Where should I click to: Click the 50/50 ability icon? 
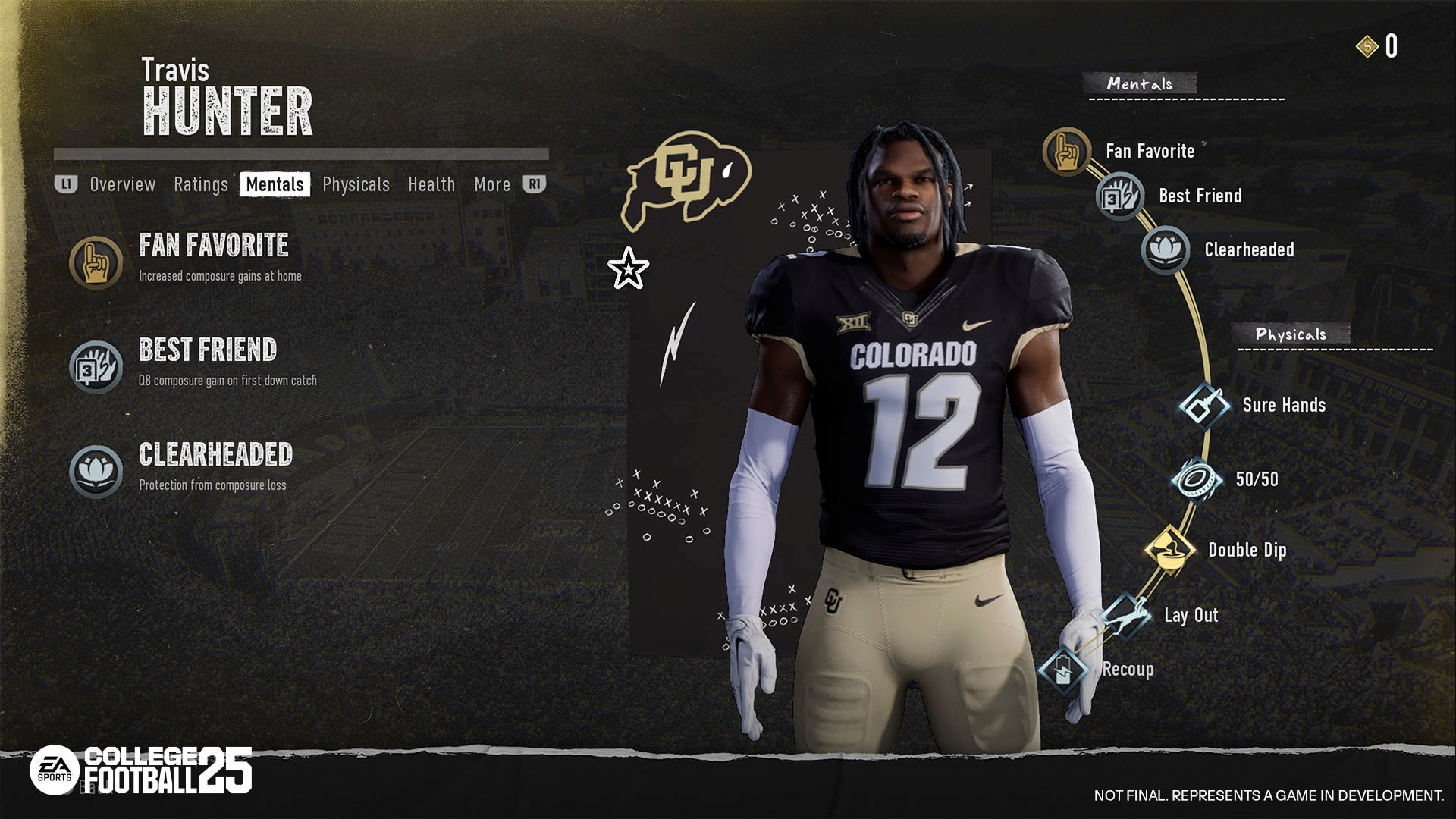(x=1196, y=479)
